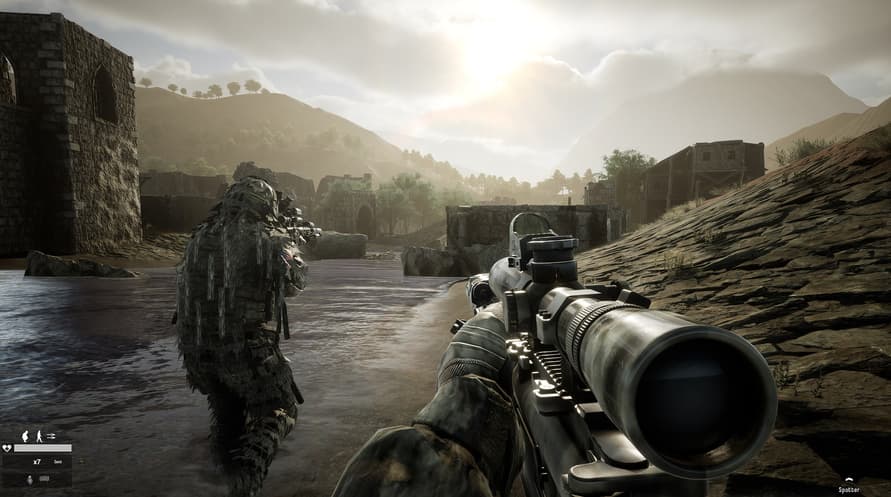The width and height of the screenshot is (891, 497).
Task: Select the Spotter teammate marker
Action: point(847,486)
